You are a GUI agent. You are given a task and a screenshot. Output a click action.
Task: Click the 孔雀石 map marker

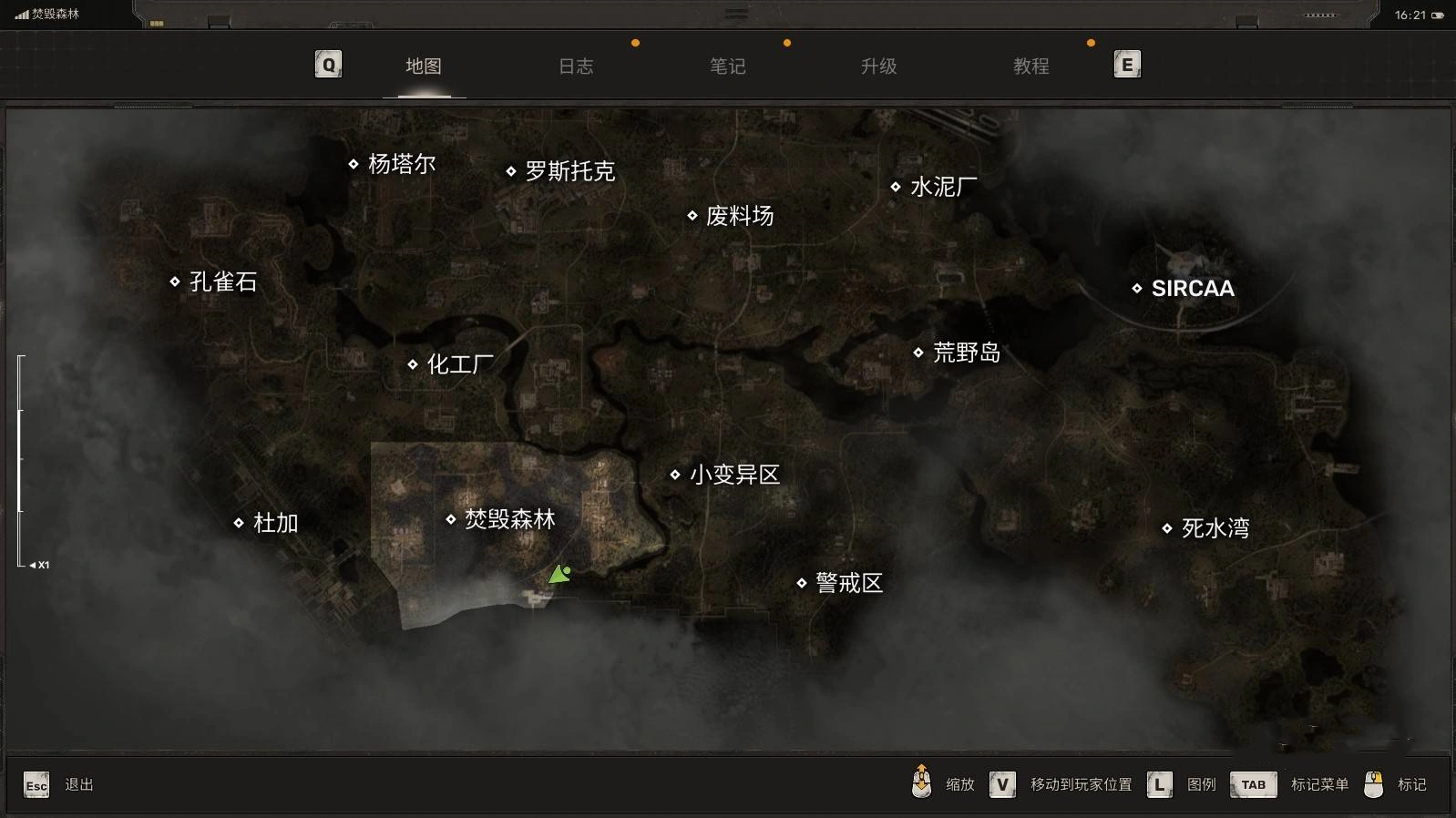coord(174,281)
